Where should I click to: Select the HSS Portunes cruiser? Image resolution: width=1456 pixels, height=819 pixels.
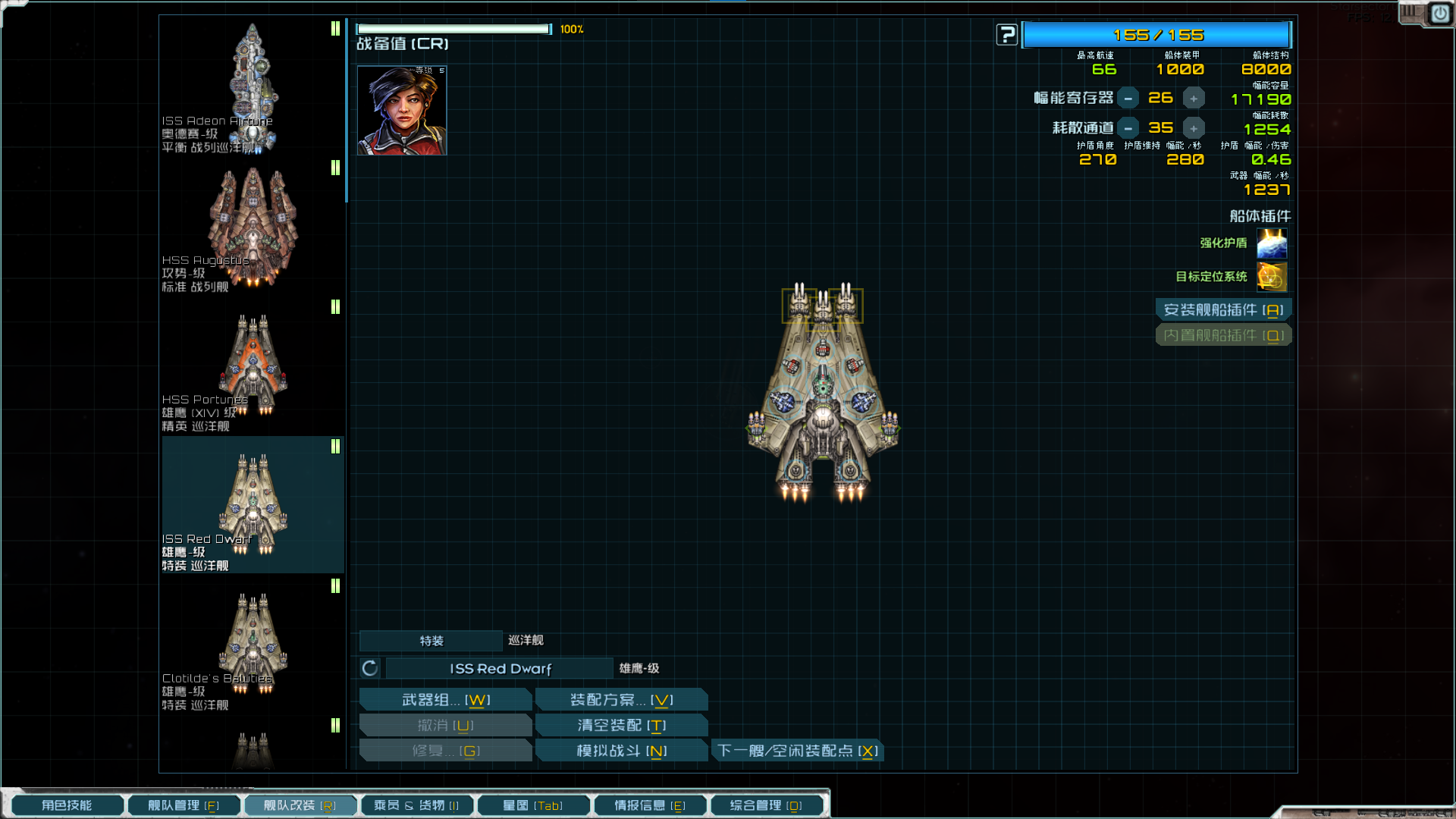[x=253, y=366]
